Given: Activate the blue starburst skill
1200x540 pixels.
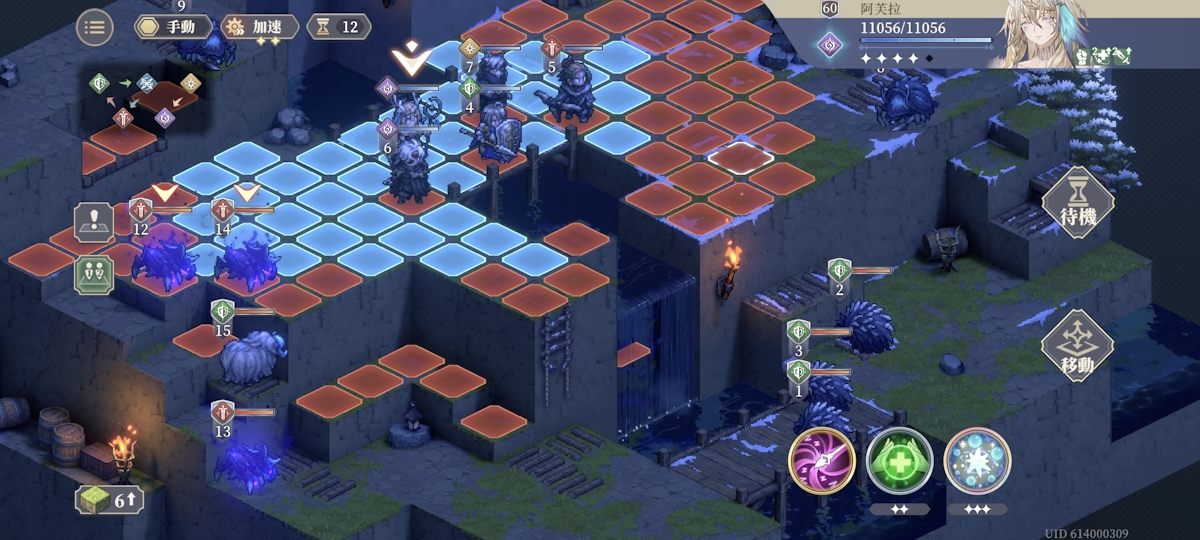Looking at the screenshot, I should pos(977,461).
